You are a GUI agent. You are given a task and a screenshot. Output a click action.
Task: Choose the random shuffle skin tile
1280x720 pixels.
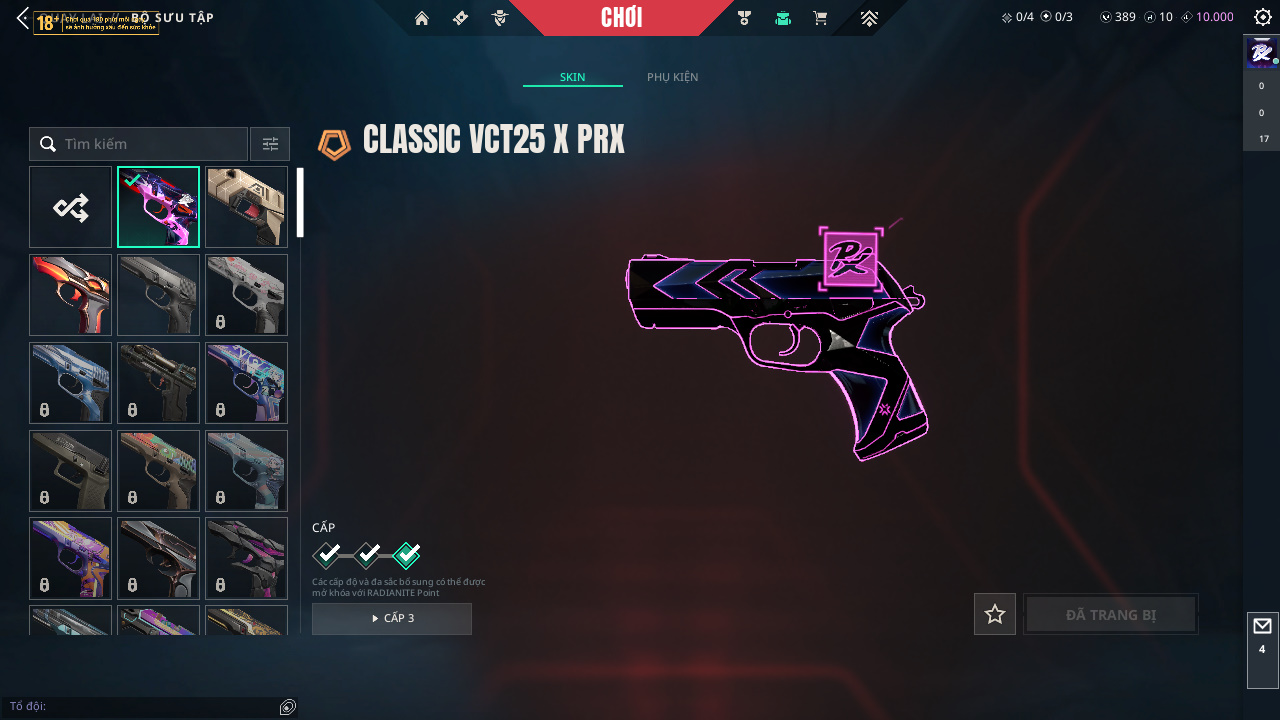pos(71,207)
